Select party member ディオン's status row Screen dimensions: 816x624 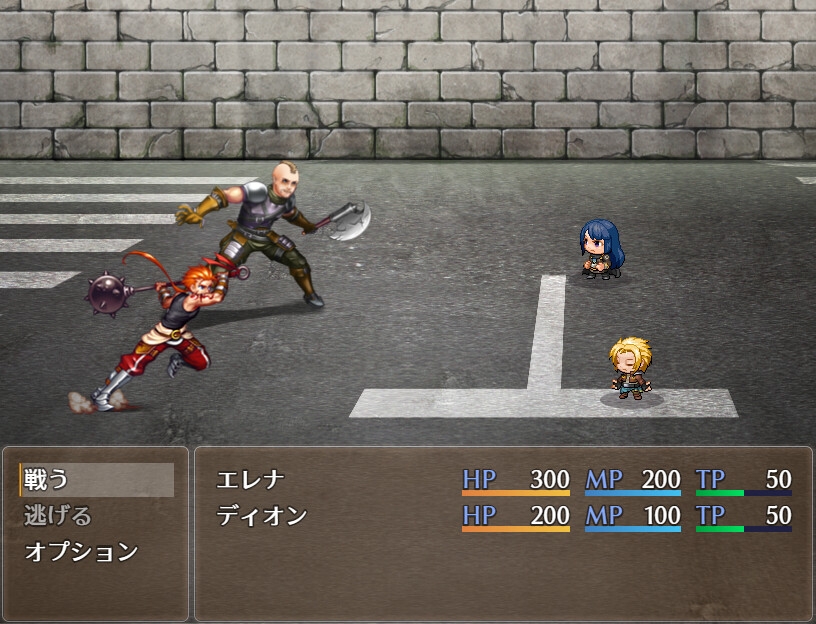[502, 516]
